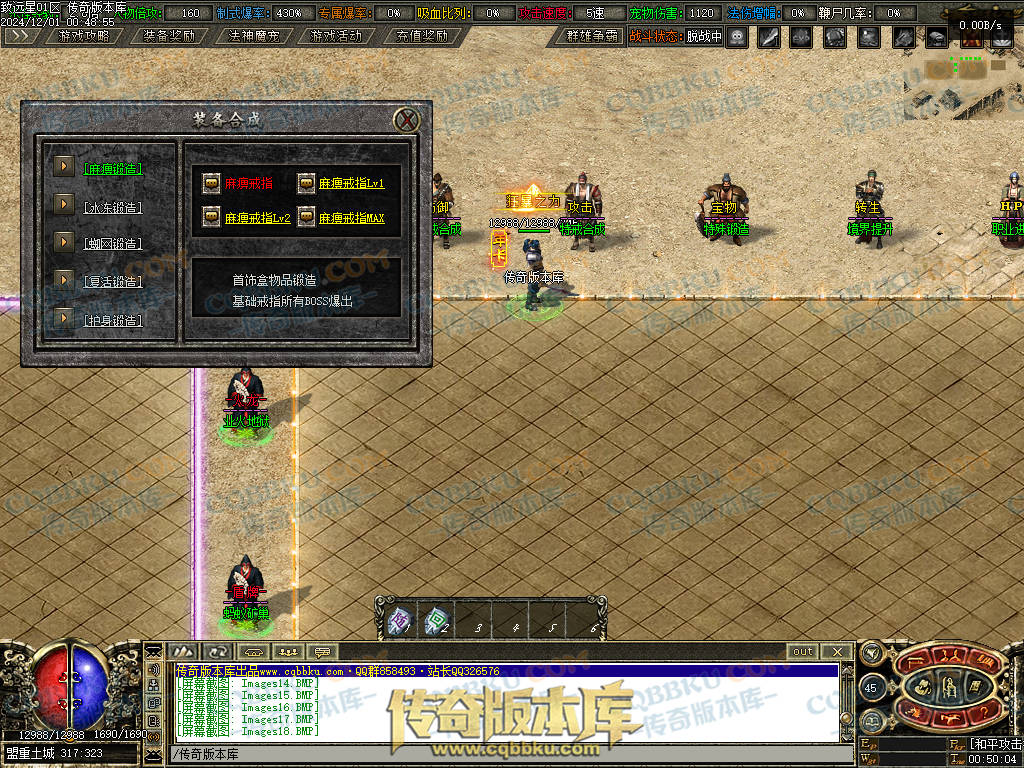Close the 装备合成 window
1024x768 pixels.
[407, 121]
